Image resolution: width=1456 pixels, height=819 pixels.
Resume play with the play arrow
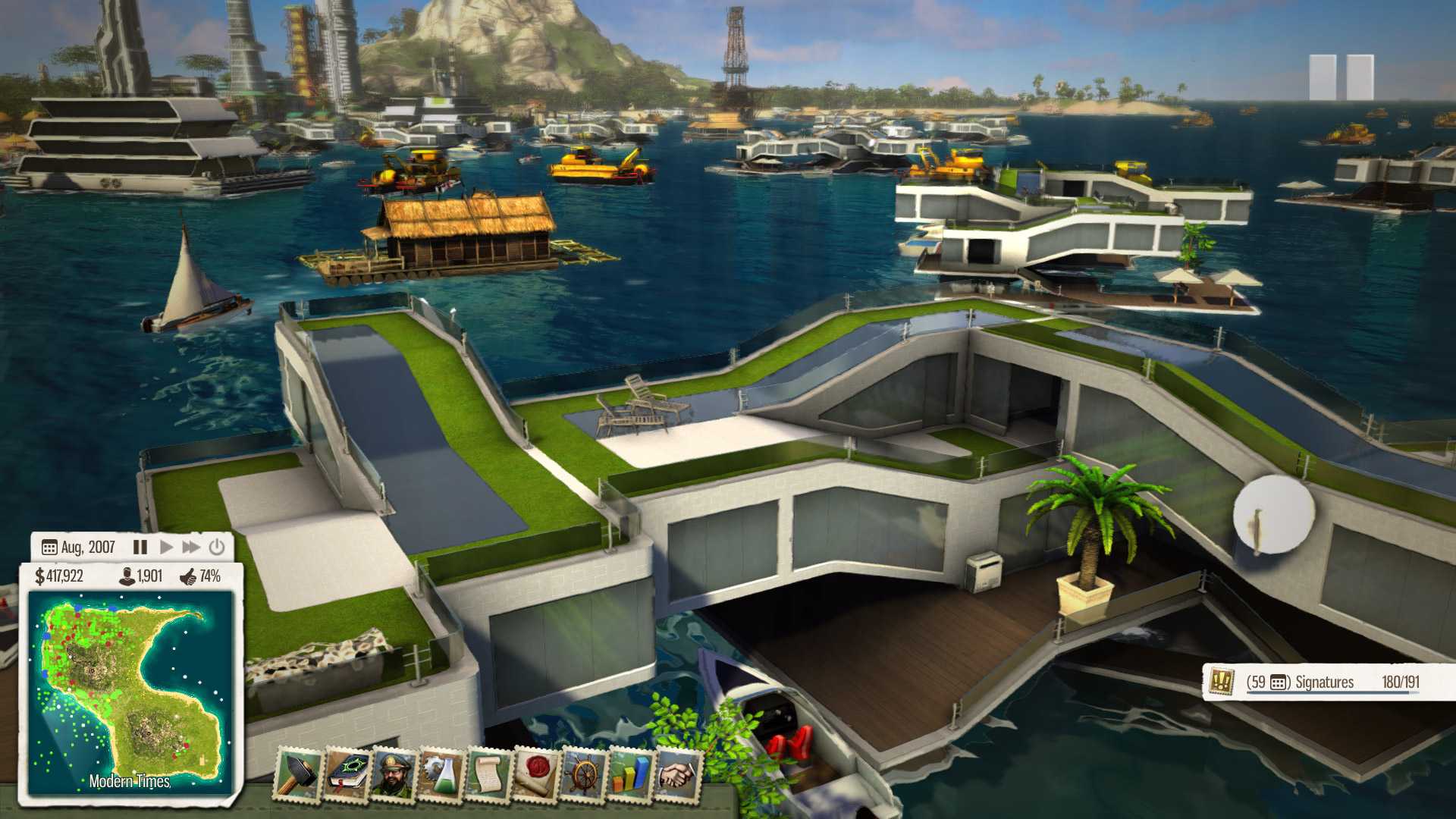(x=166, y=547)
